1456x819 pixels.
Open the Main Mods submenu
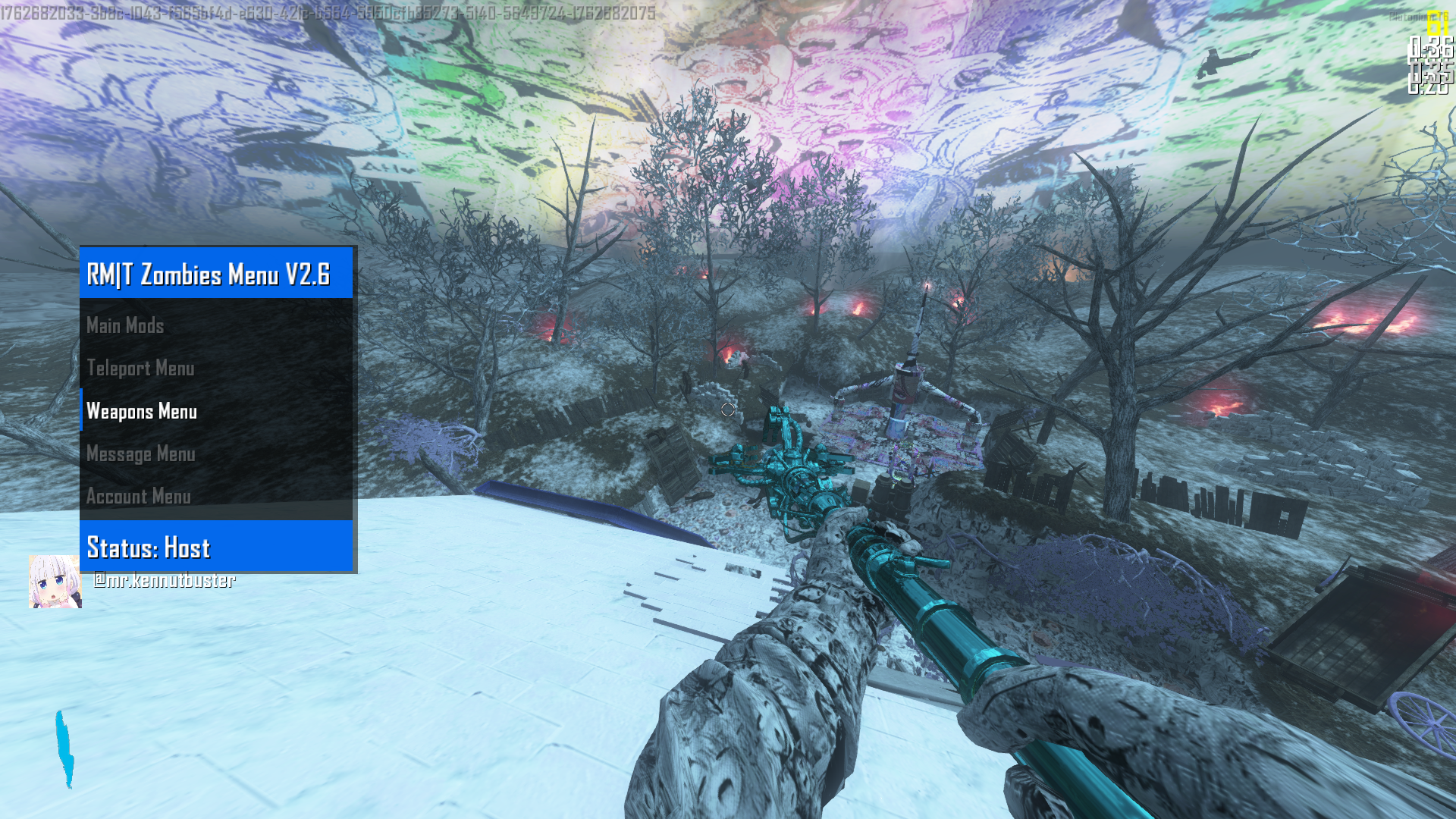(x=126, y=326)
